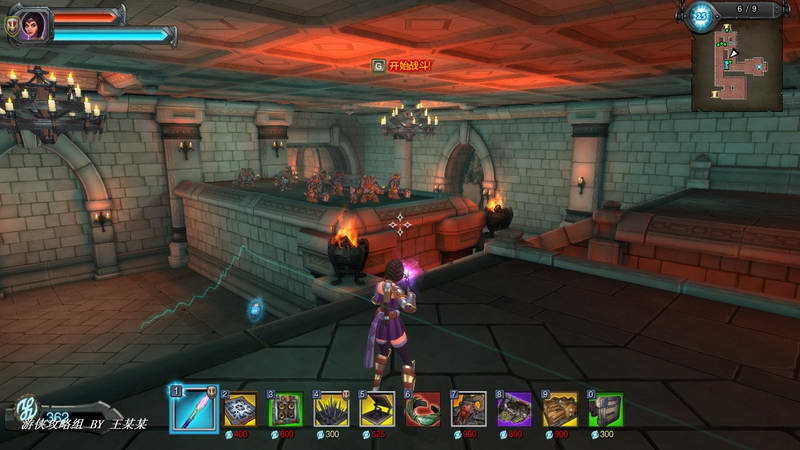Click the shield emblem beside the portrait
This screenshot has height=450, width=800.
12,28
